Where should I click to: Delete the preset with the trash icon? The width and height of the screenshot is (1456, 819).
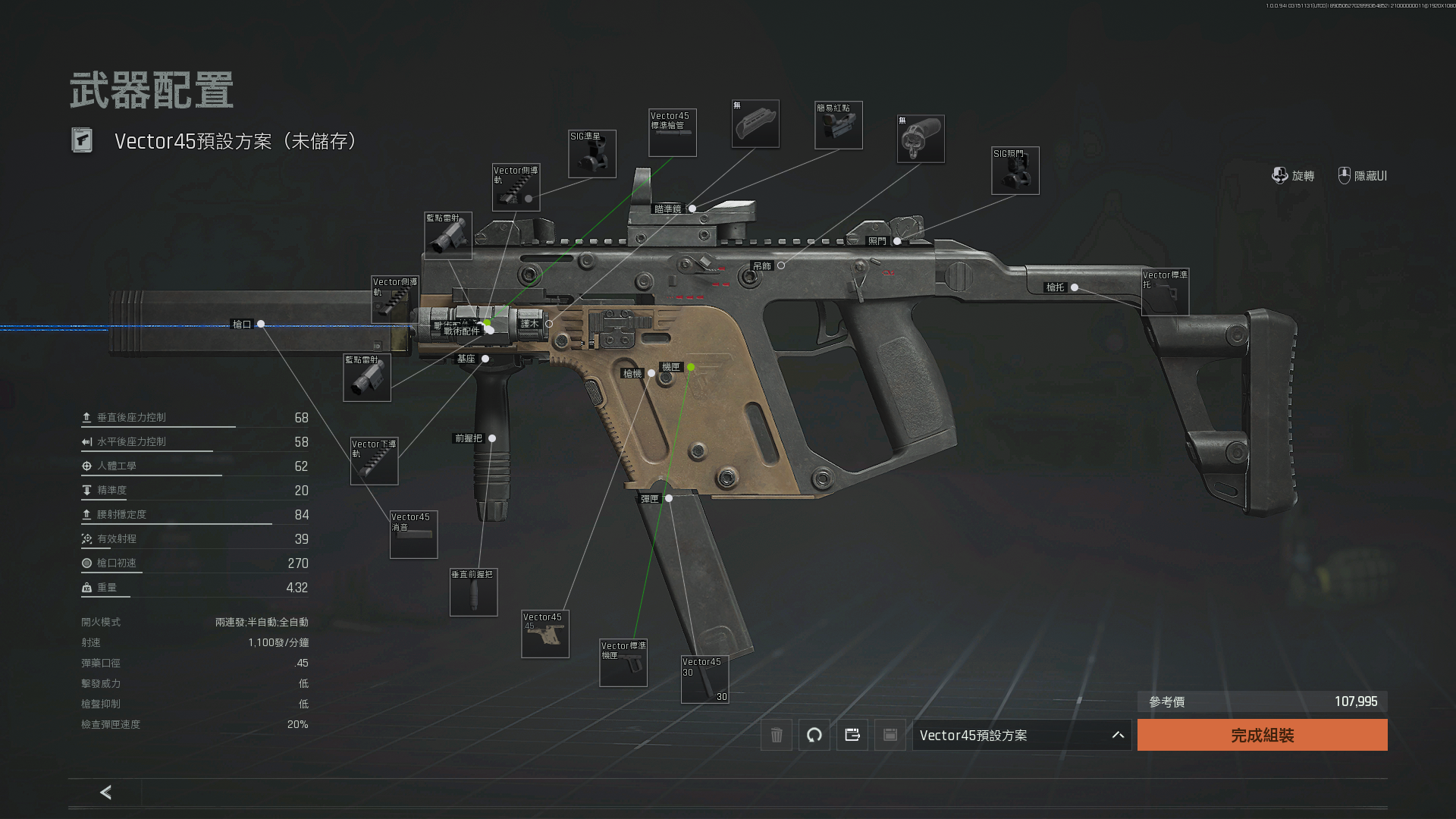[777, 735]
